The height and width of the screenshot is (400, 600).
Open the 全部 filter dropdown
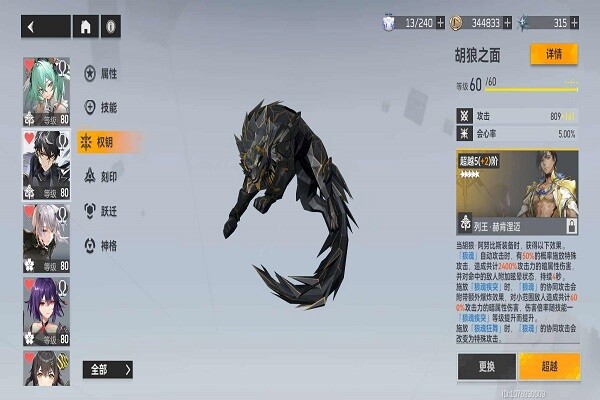point(108,369)
